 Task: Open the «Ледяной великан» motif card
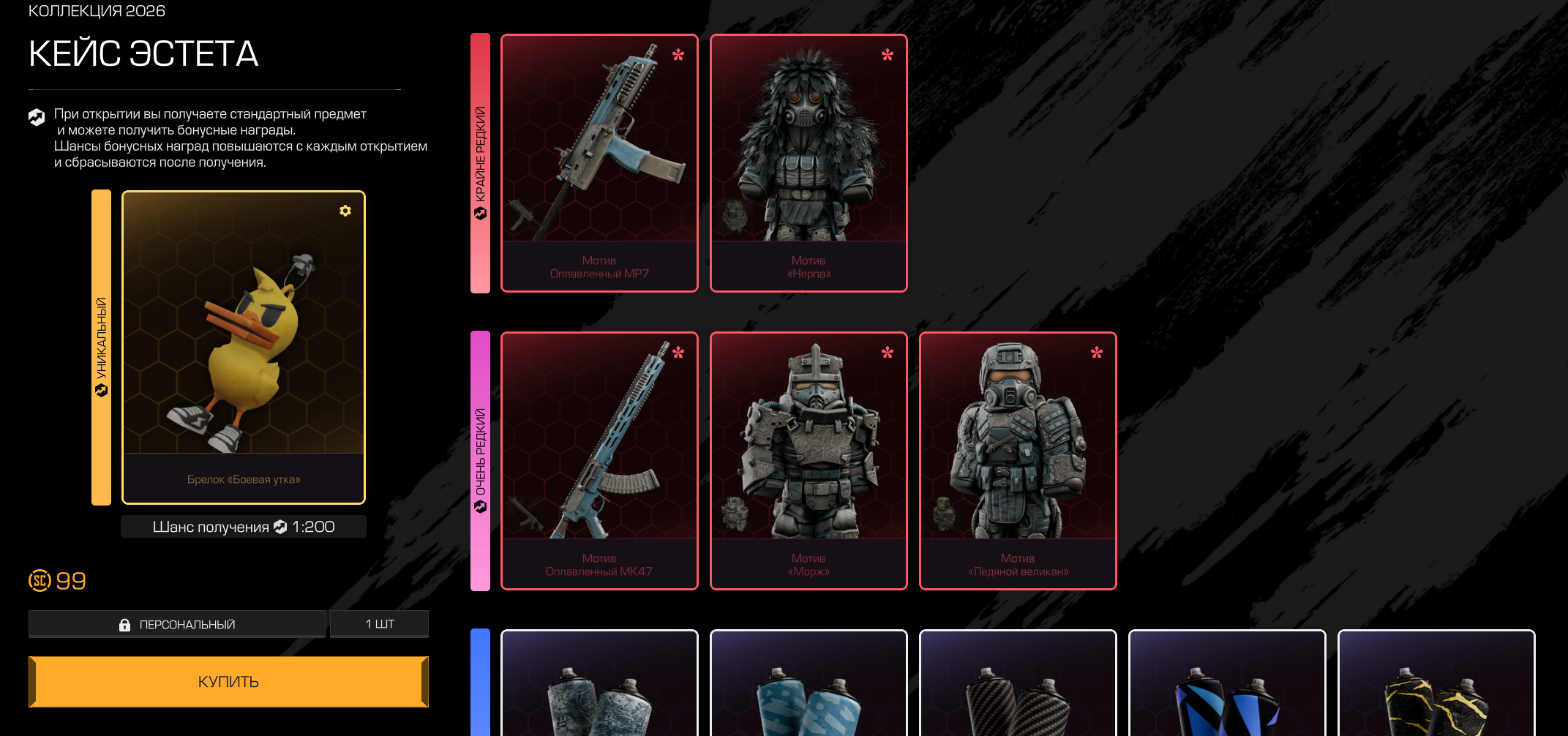pos(1018,461)
